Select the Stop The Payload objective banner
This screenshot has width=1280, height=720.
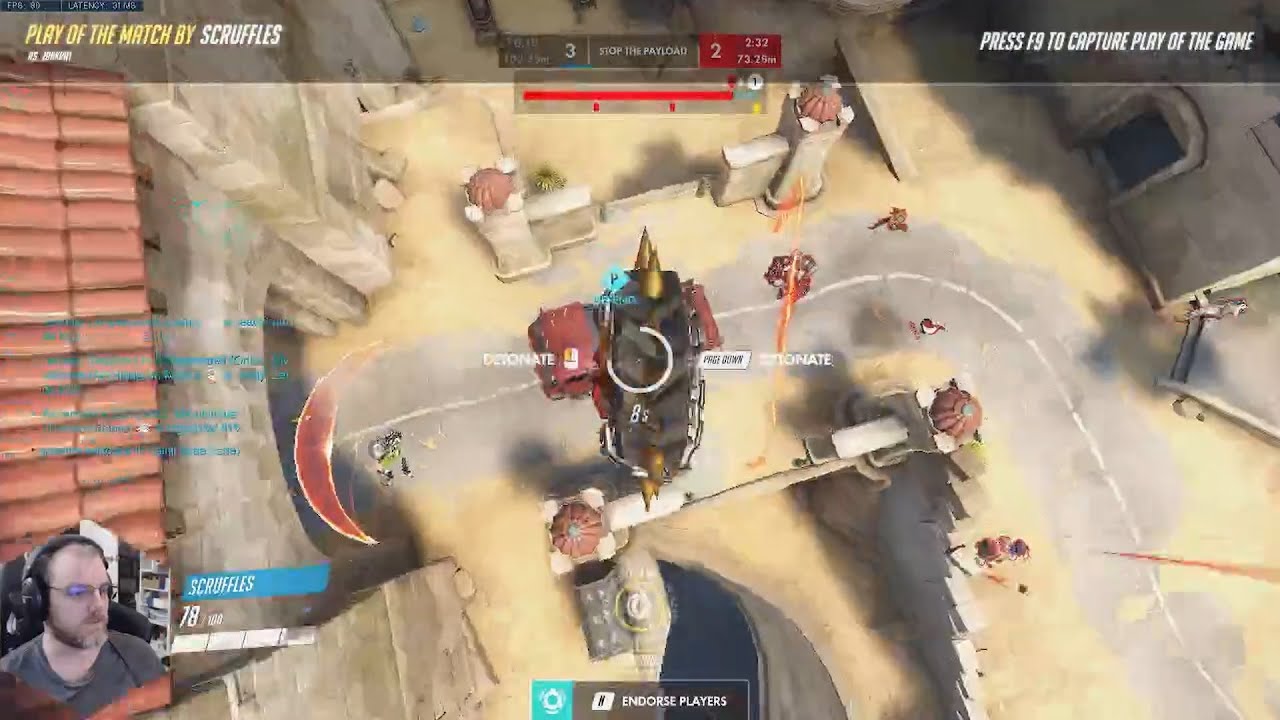644,48
